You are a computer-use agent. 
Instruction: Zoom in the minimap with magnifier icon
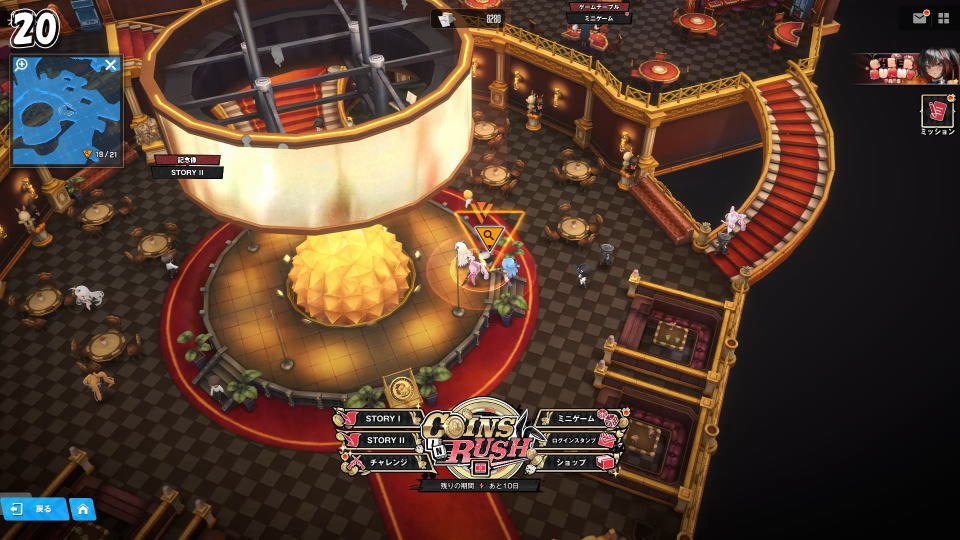coord(21,65)
